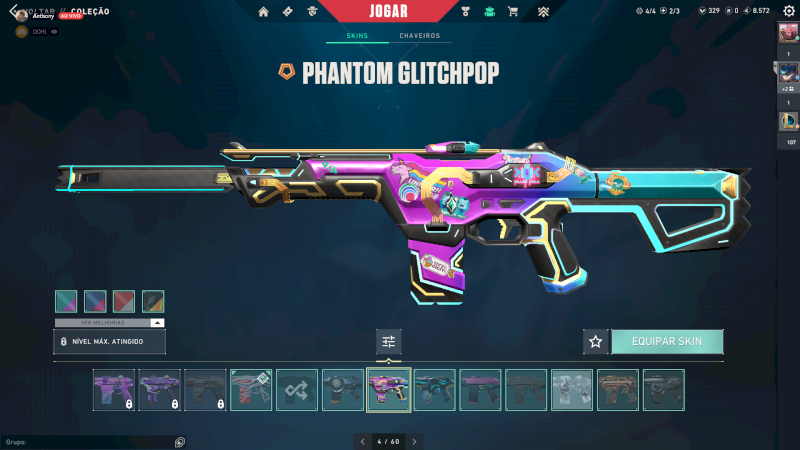
Task: Click the JOGAR play button
Action: (x=387, y=11)
